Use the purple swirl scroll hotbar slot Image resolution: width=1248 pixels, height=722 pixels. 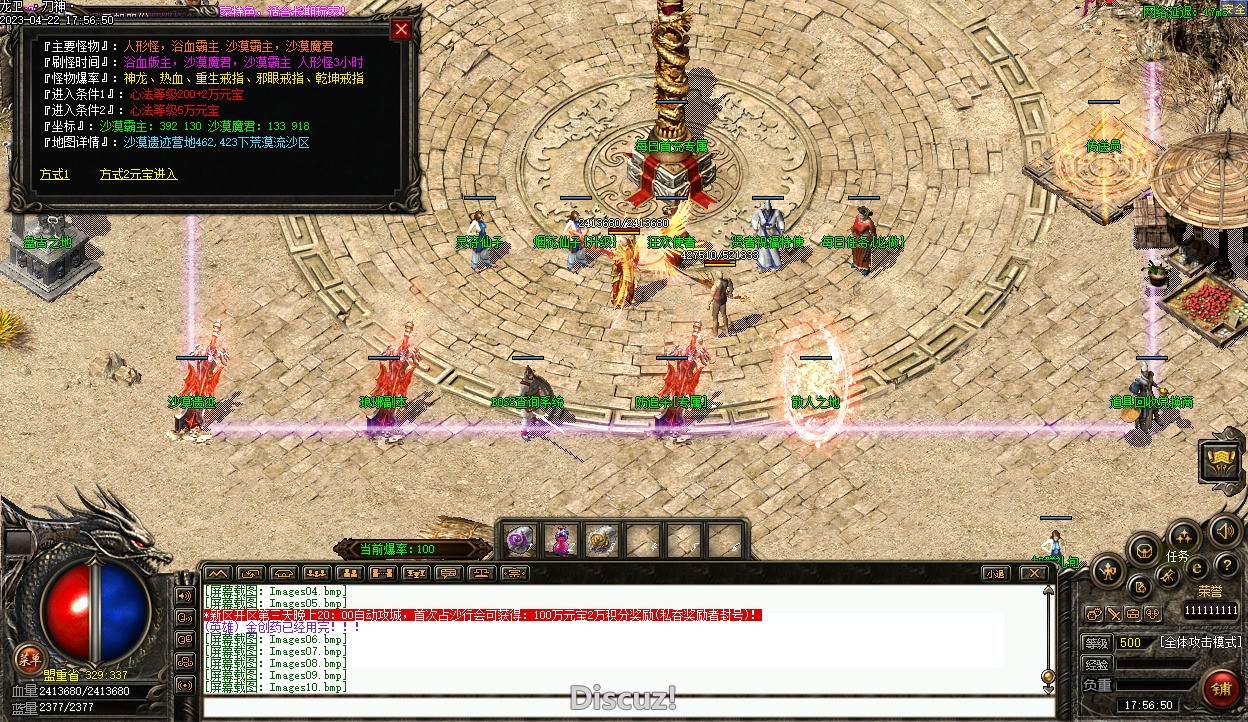tap(519, 541)
